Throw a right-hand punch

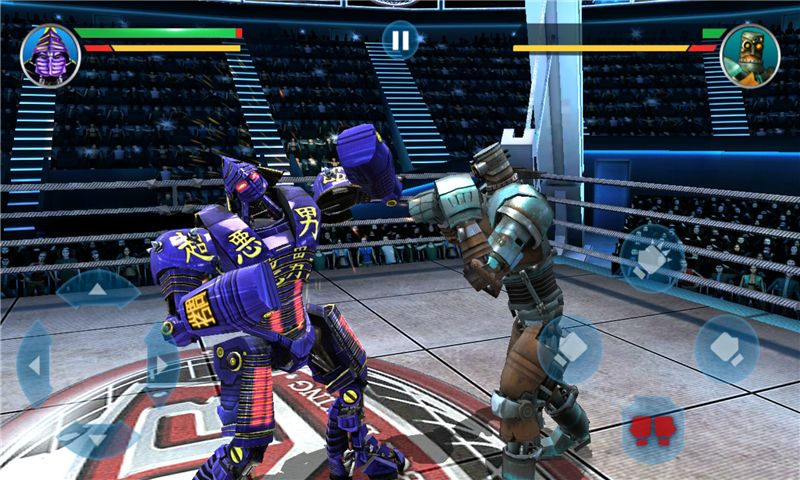coord(727,350)
